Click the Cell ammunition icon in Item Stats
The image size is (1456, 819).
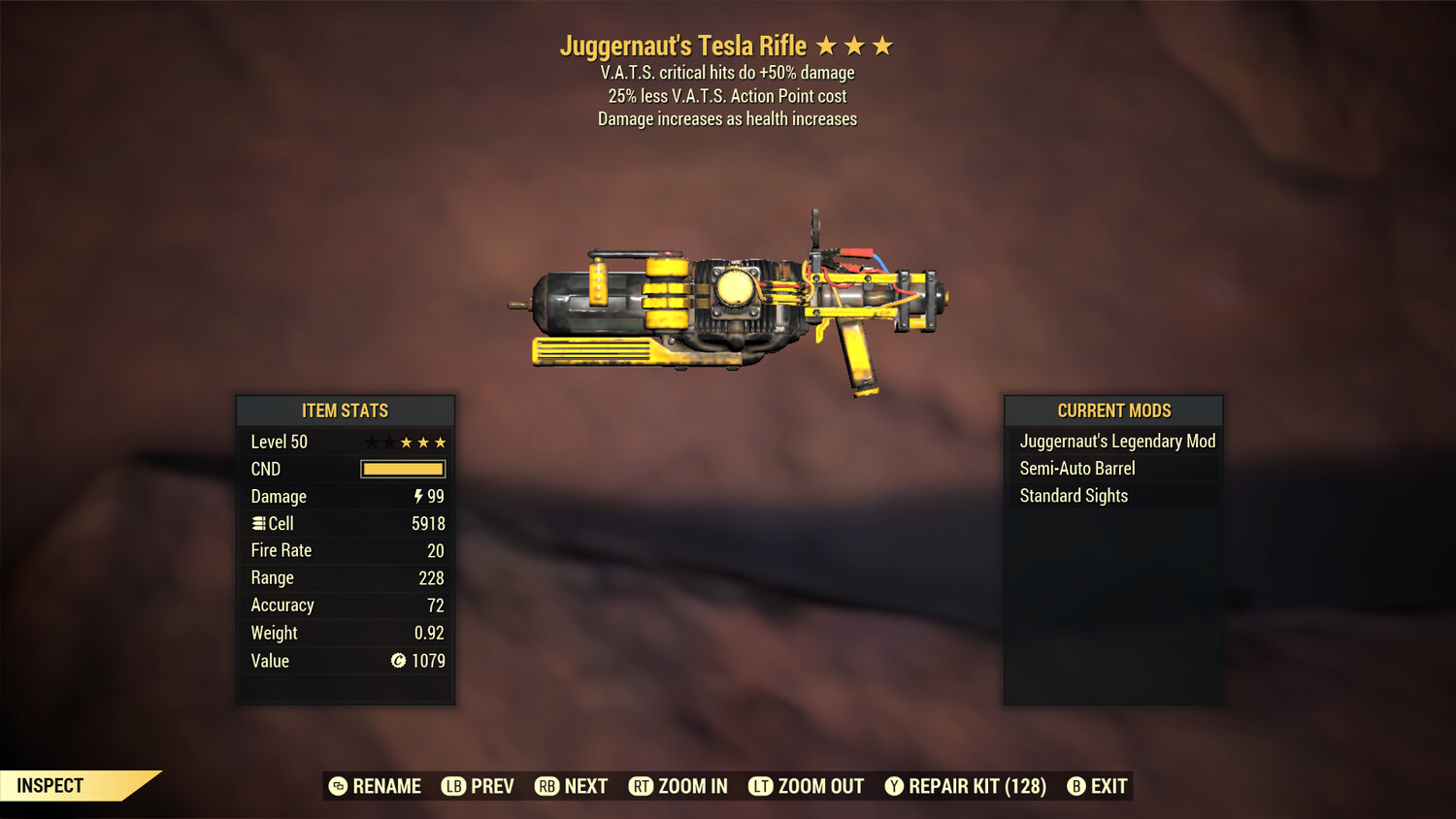pos(258,523)
